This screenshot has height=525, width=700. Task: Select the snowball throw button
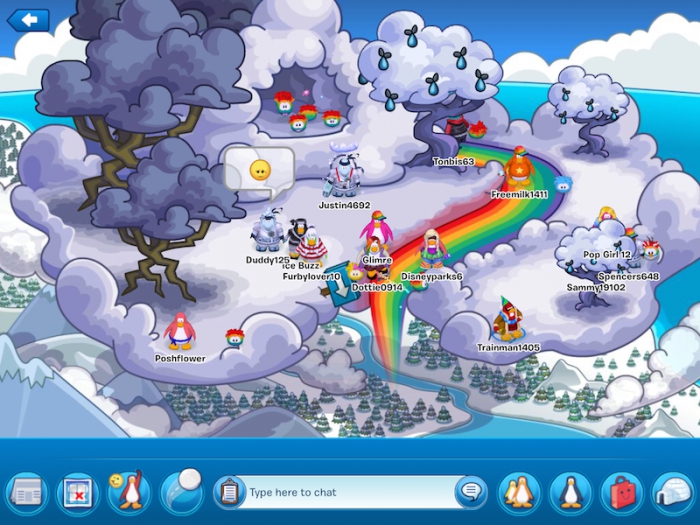(181, 490)
